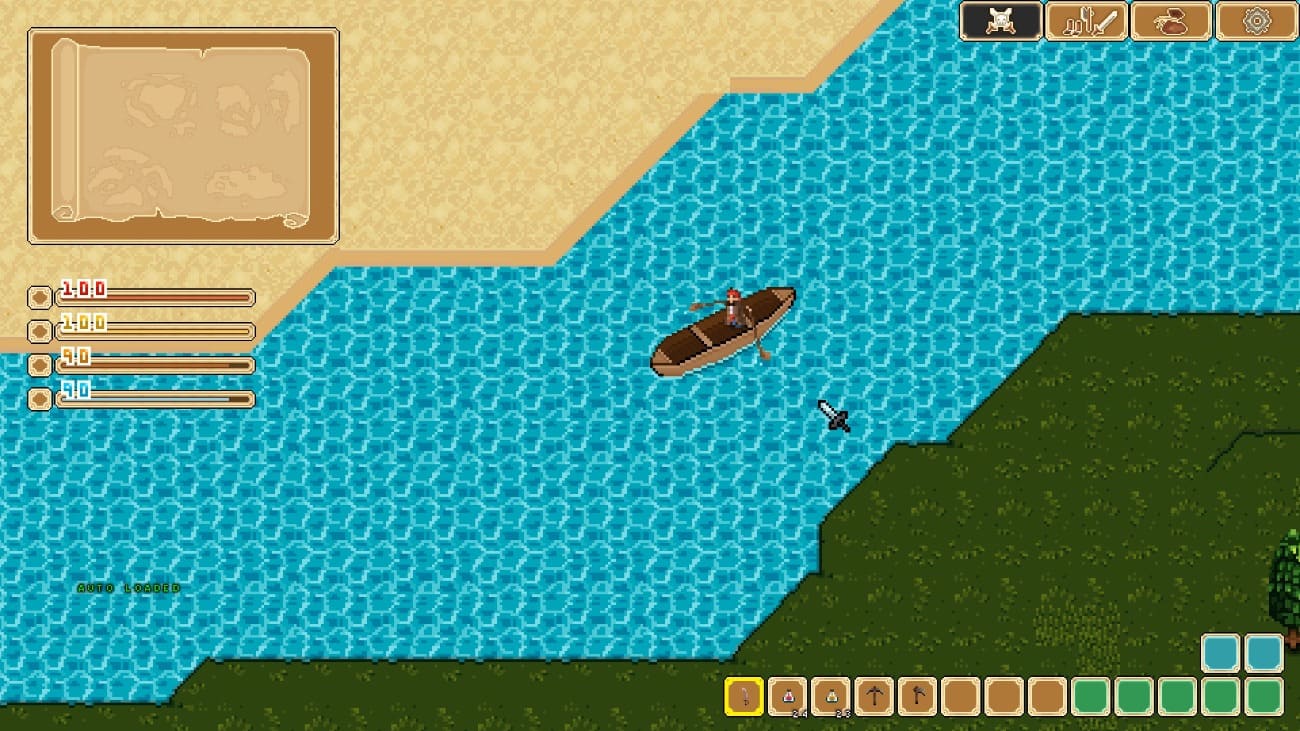The image size is (1300, 731).
Task: Choose the axe hotbar slot
Action: 918,696
